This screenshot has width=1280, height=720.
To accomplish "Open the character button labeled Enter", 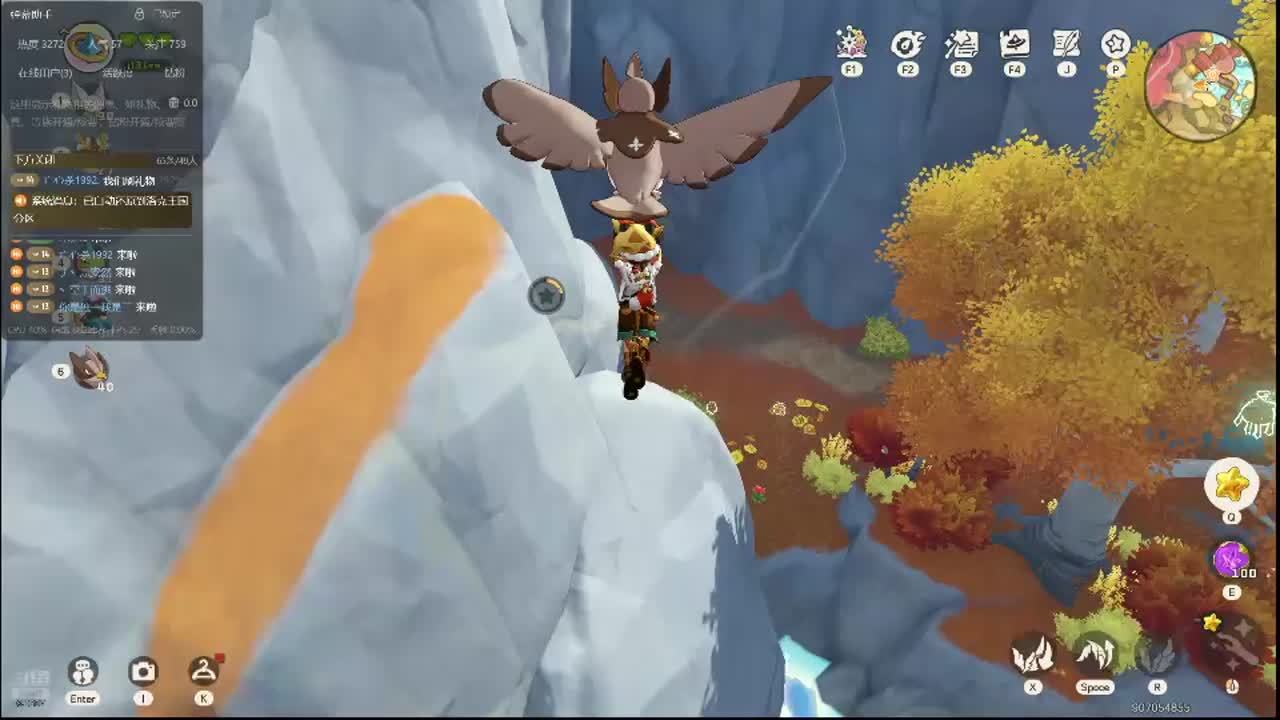I will pos(83,672).
